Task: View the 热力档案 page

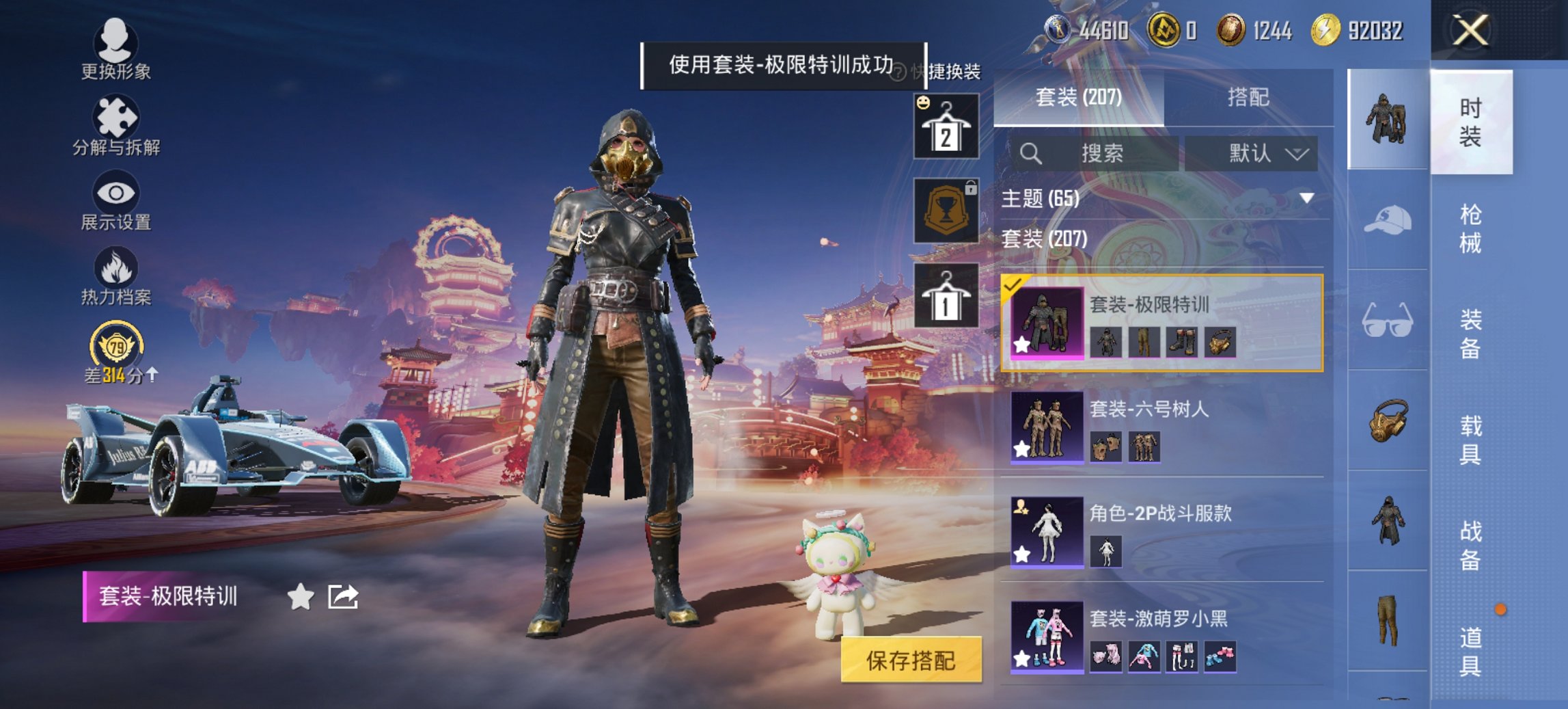Action: point(116,280)
